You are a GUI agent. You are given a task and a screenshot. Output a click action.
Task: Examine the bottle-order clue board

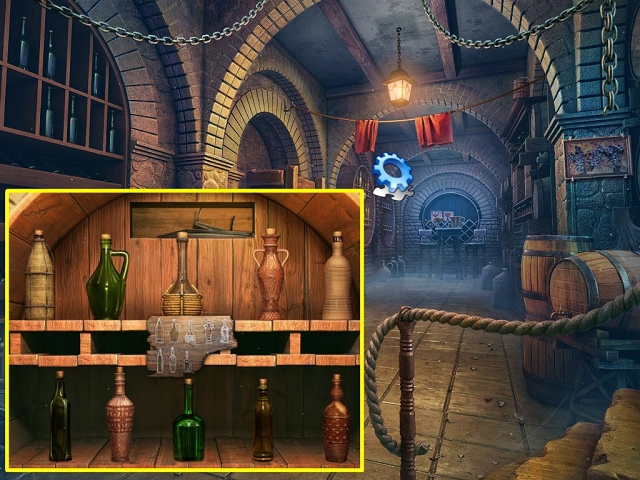190,343
